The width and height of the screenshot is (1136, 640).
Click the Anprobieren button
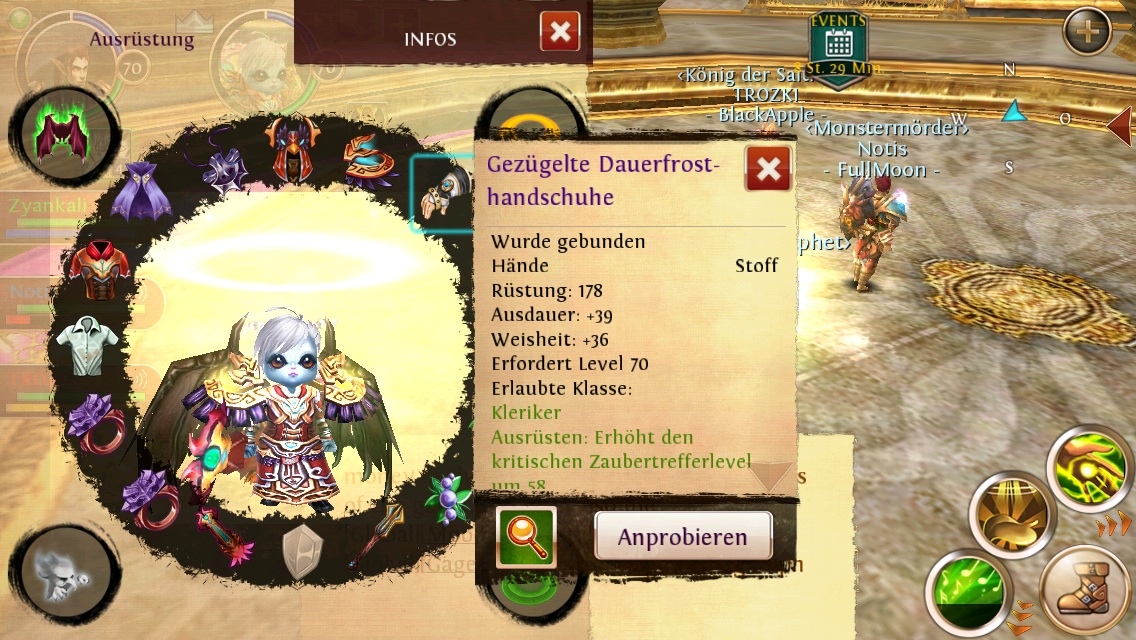coord(683,537)
